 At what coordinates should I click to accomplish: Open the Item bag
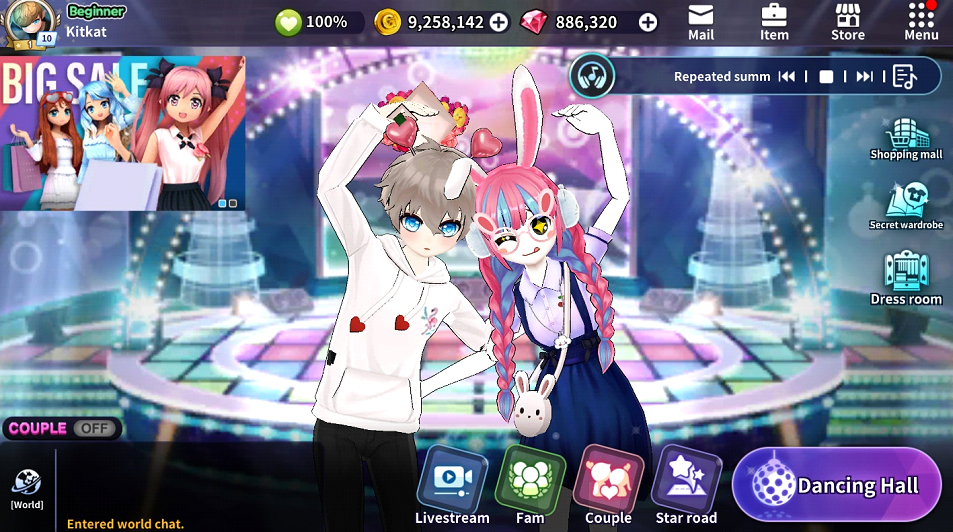(x=774, y=21)
